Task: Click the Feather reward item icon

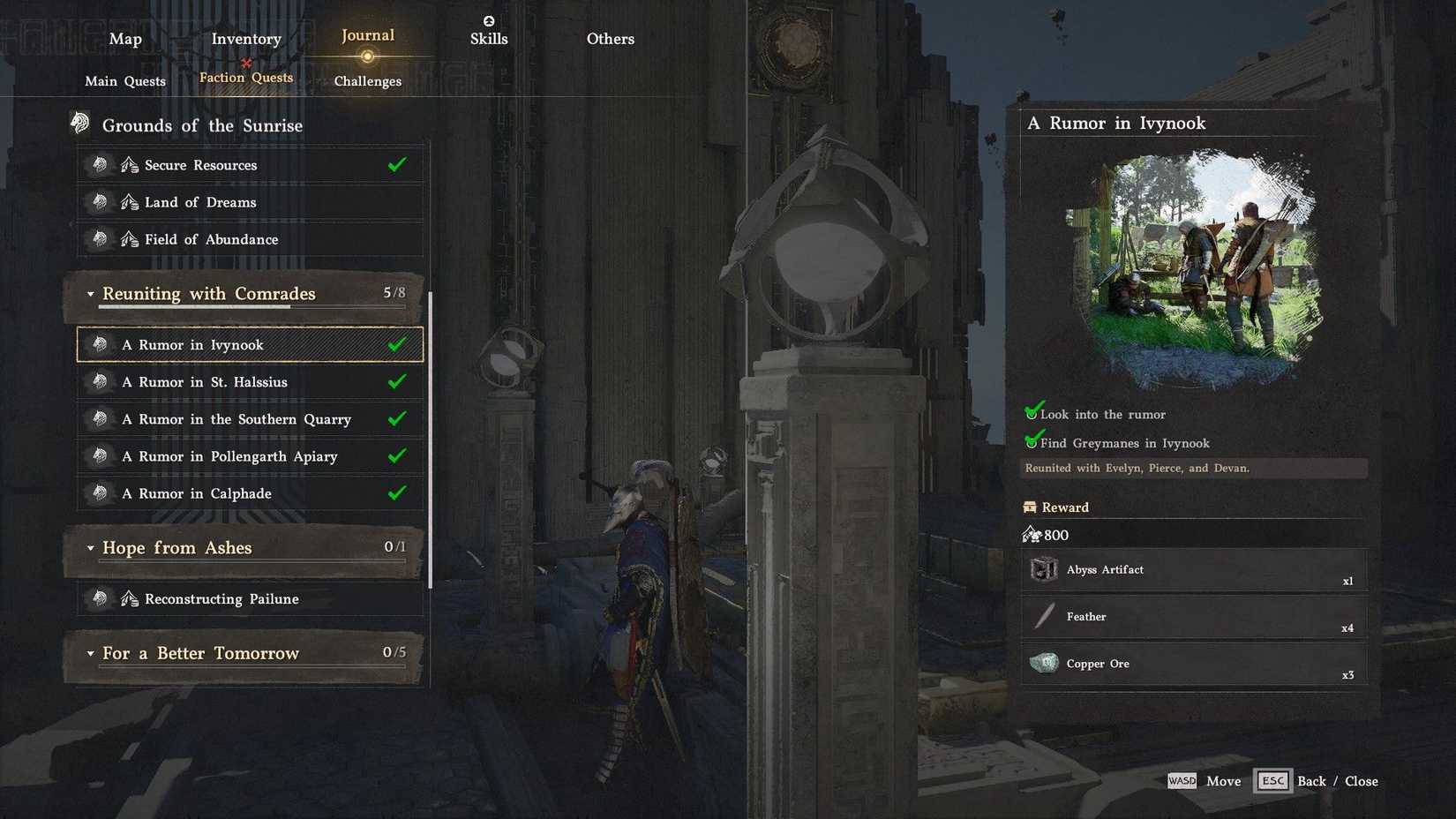Action: point(1045,616)
